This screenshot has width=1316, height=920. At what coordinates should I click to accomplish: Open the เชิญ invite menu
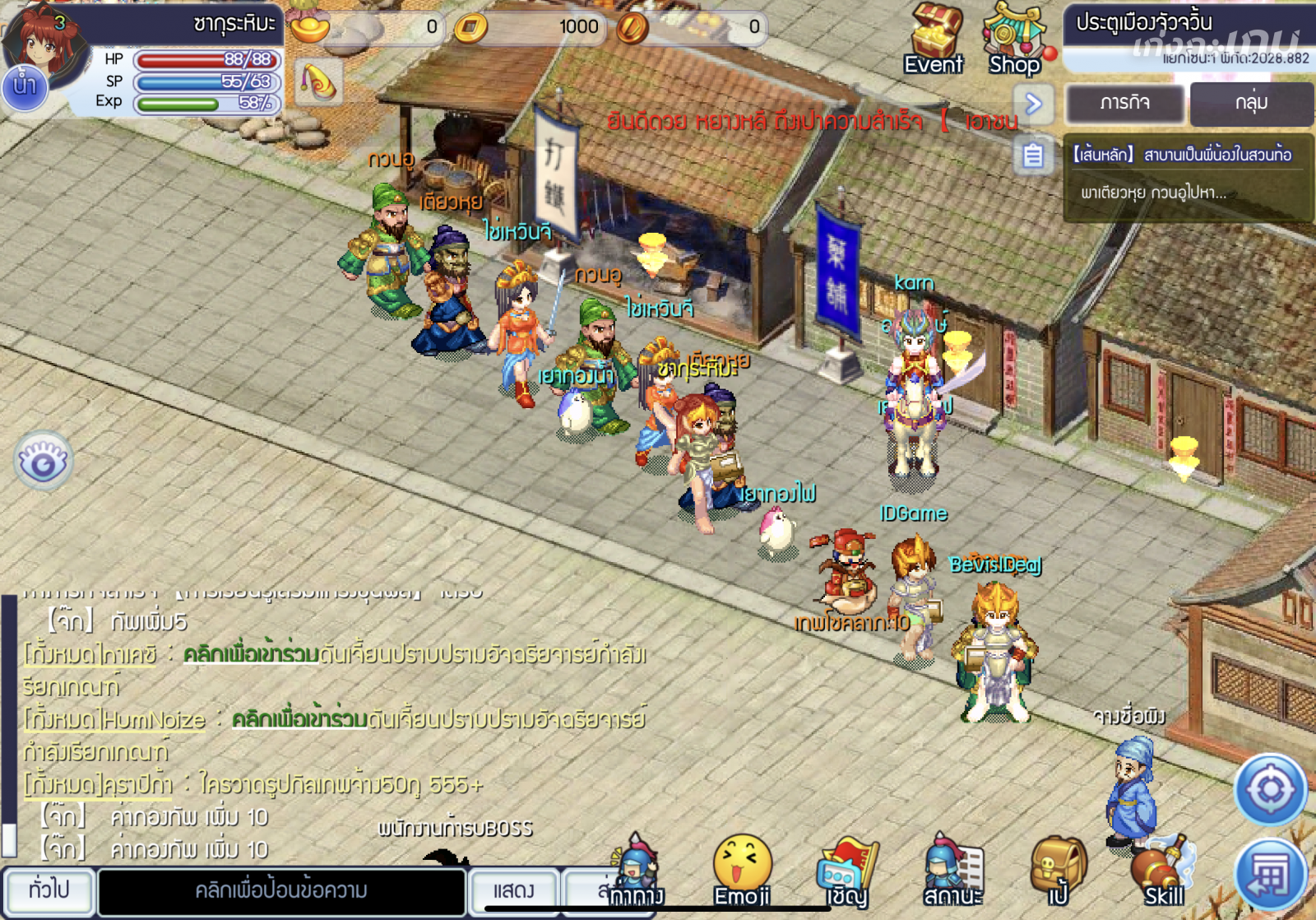847,871
